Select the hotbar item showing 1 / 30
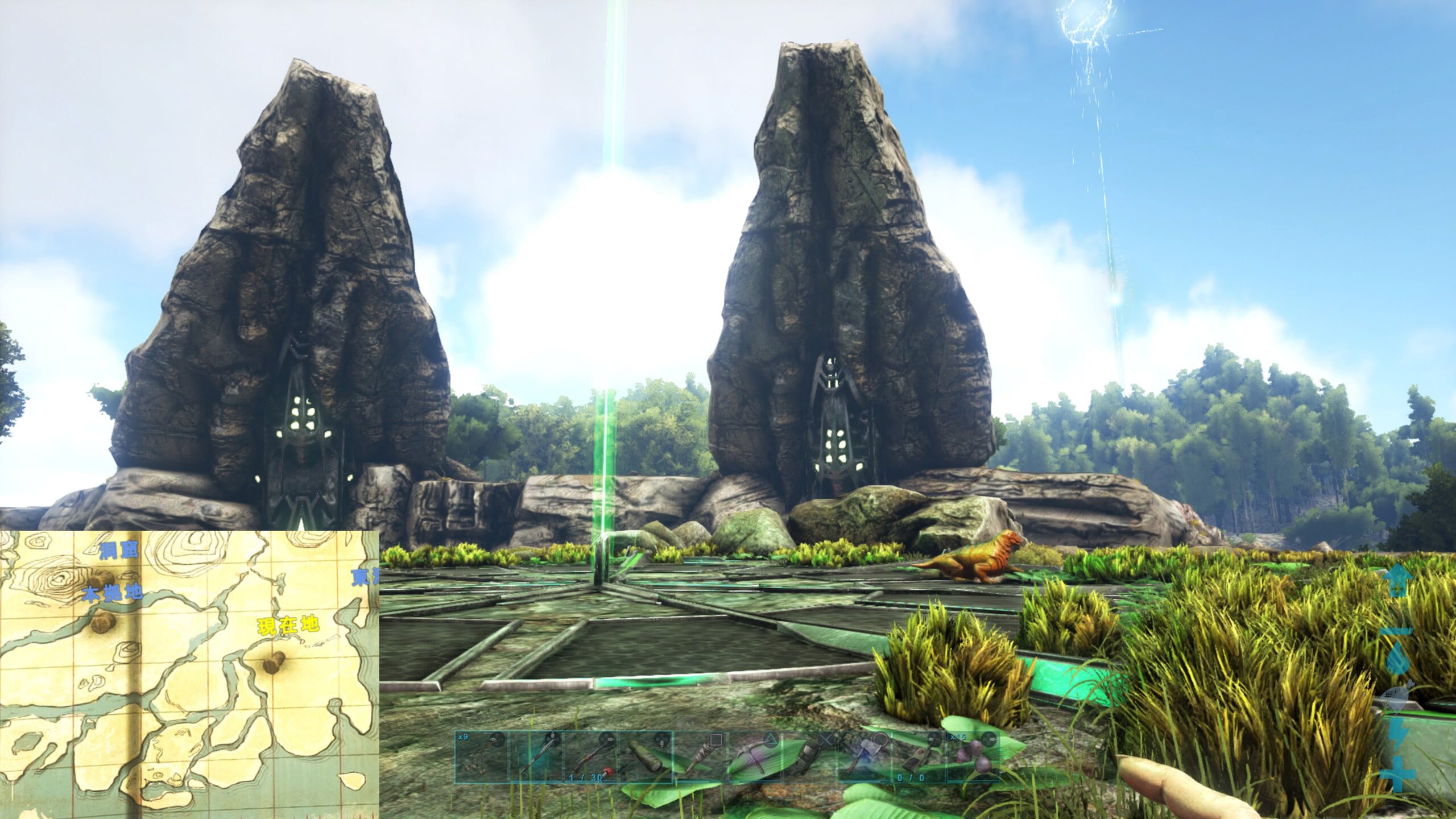This screenshot has width=1456, height=819. pos(590,758)
